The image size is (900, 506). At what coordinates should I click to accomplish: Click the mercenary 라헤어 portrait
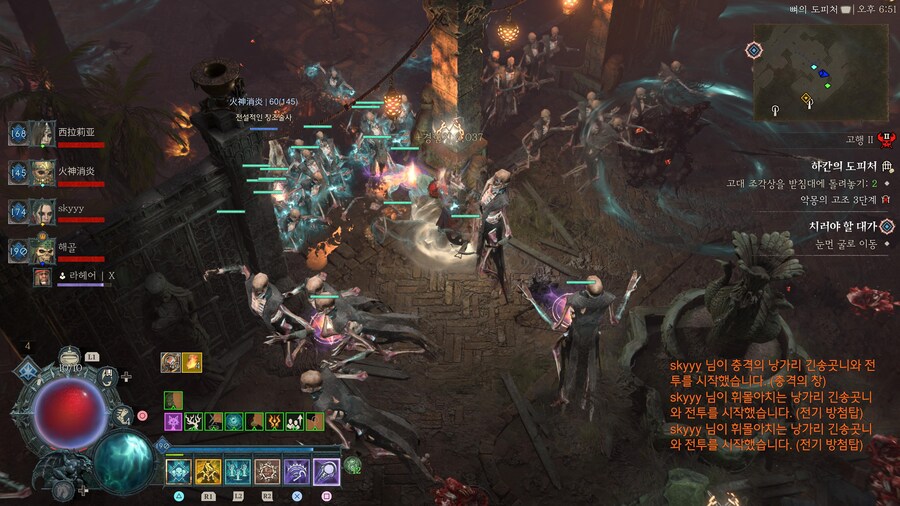[43, 277]
